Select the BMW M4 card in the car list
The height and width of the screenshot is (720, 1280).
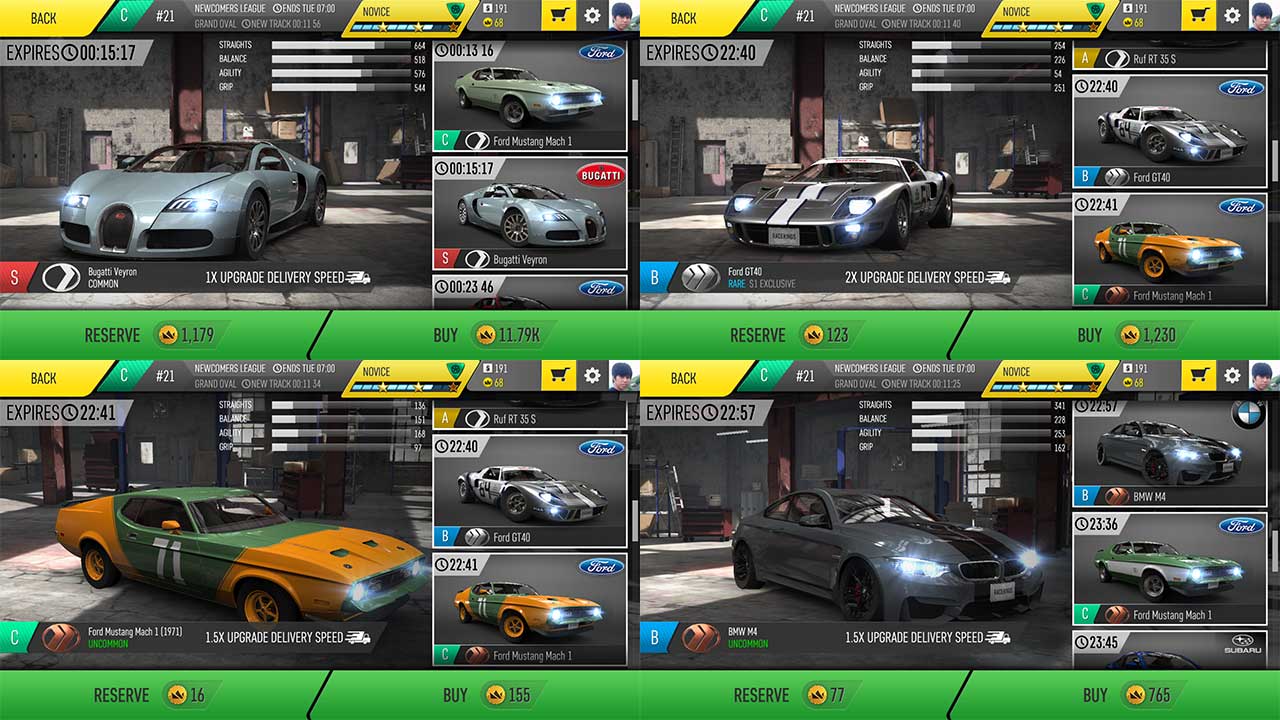tap(1170, 453)
